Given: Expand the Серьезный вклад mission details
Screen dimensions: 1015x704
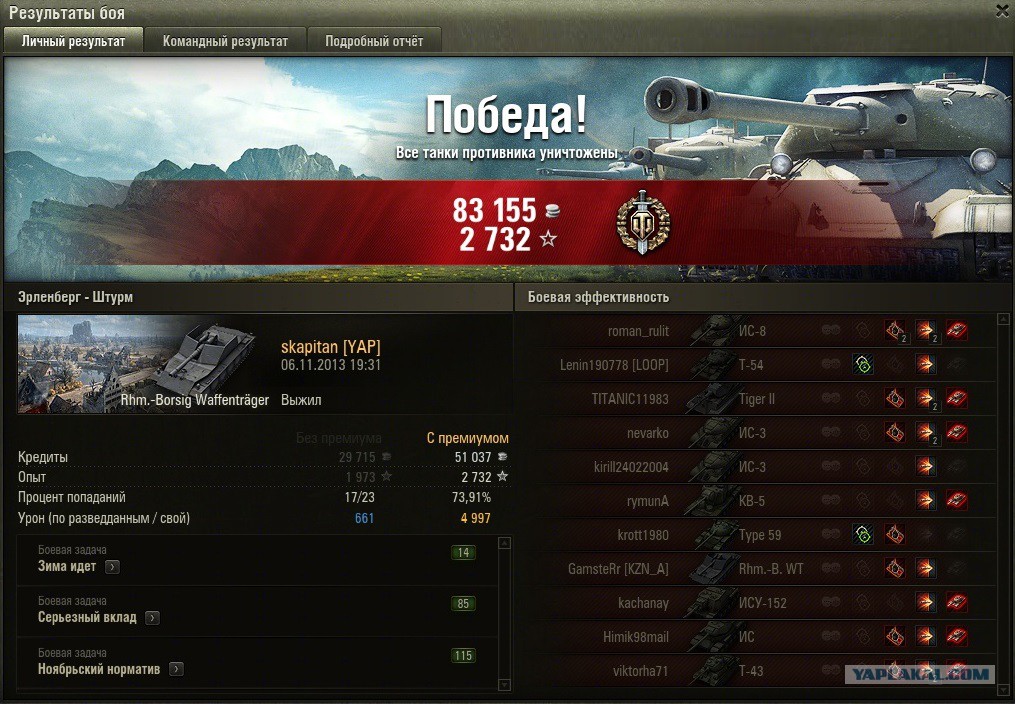Looking at the screenshot, I should [152, 618].
